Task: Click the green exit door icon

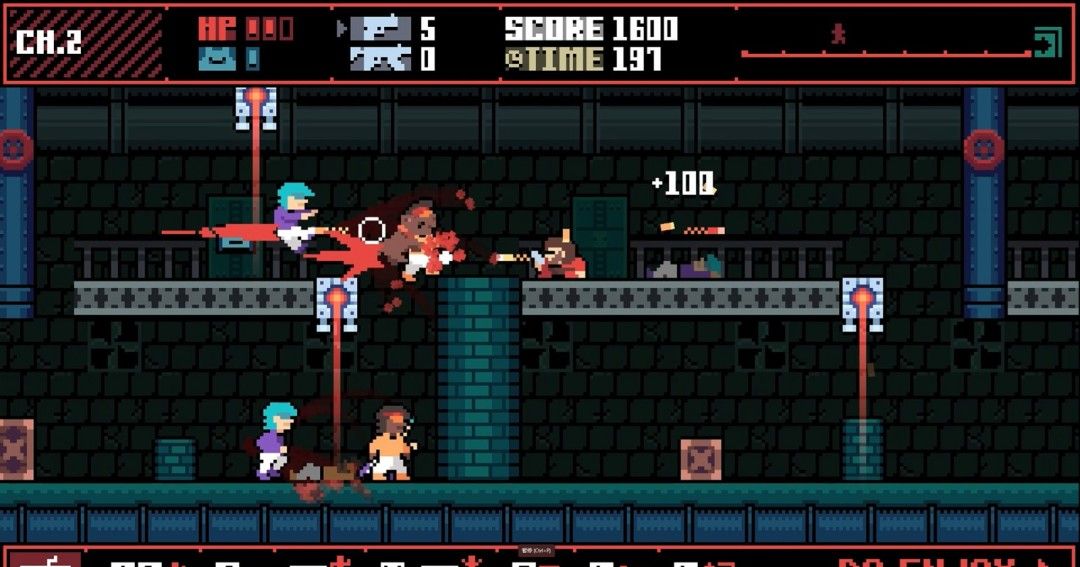Action: click(x=1047, y=43)
